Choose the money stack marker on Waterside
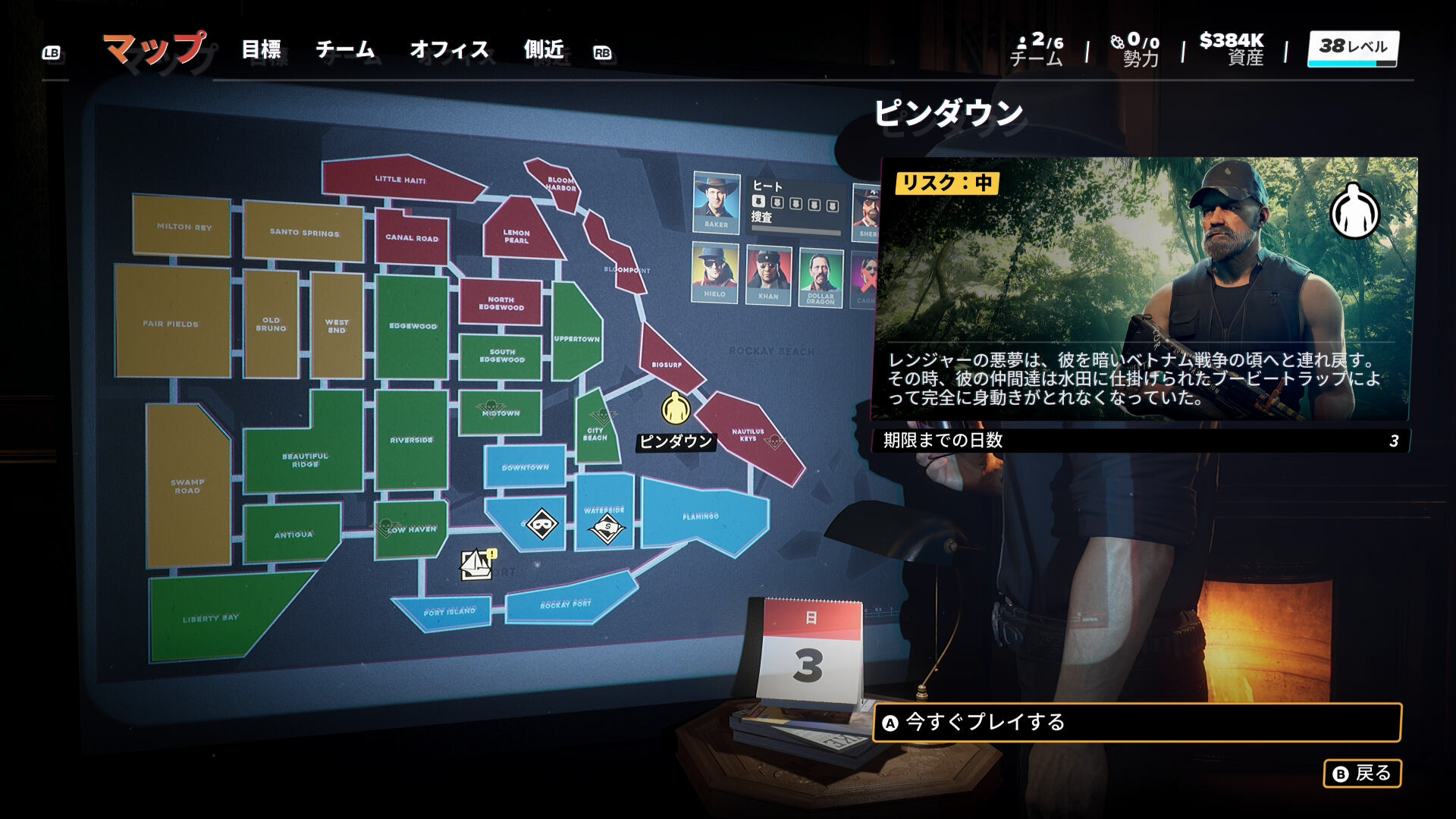The height and width of the screenshot is (819, 1456). [607, 529]
